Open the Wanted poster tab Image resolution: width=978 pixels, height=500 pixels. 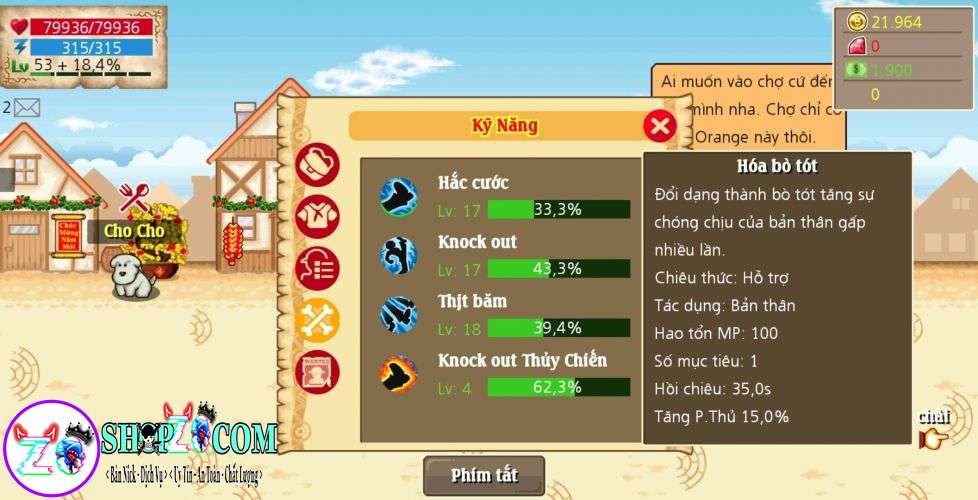(318, 372)
